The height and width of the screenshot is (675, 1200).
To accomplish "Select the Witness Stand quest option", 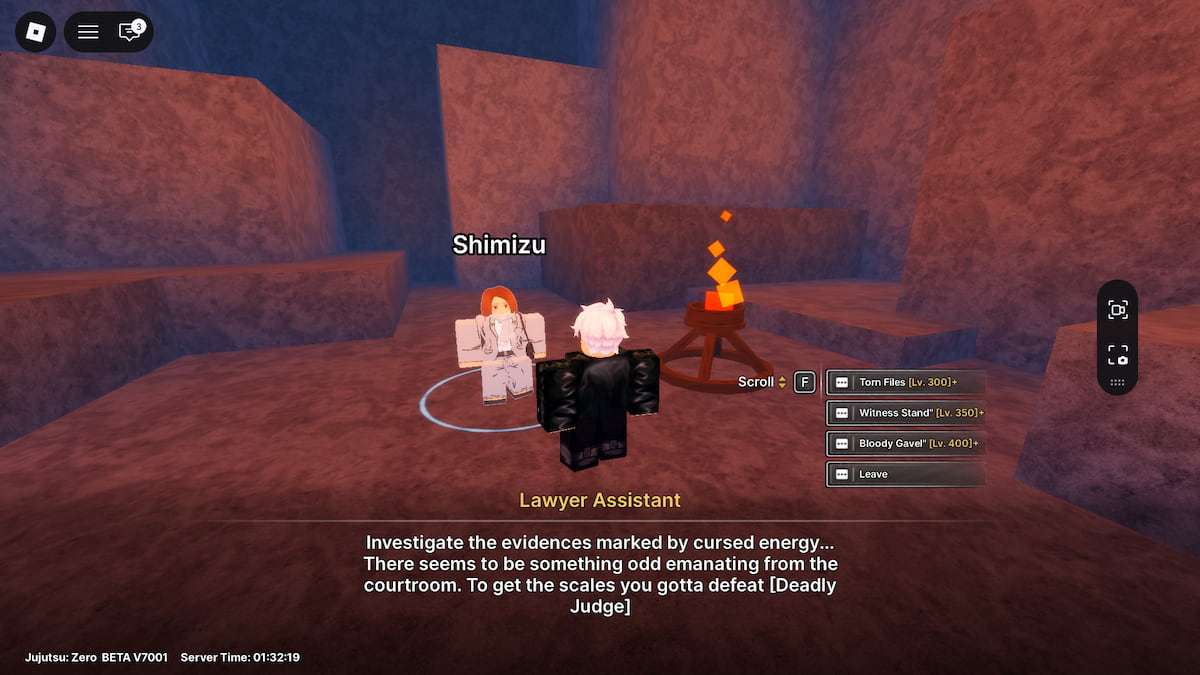I will tap(906, 413).
